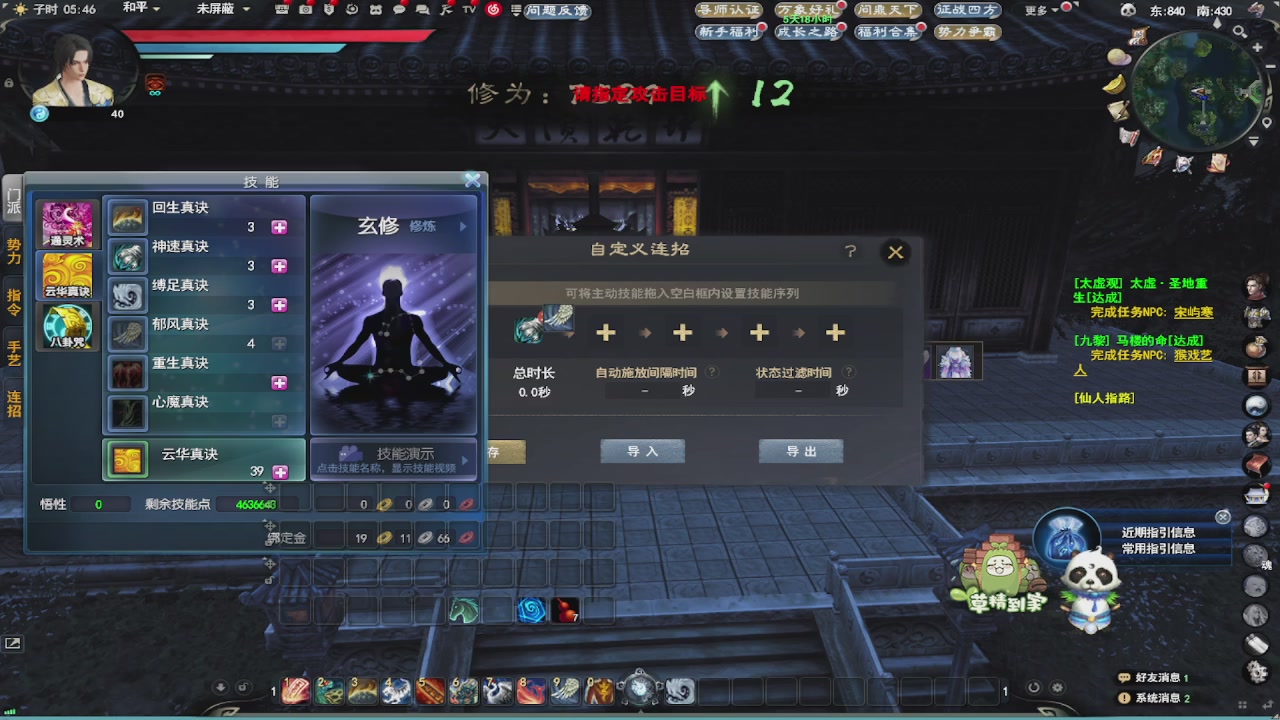Click the 导出 export button
Image resolution: width=1280 pixels, height=720 pixels.
pyautogui.click(x=800, y=451)
